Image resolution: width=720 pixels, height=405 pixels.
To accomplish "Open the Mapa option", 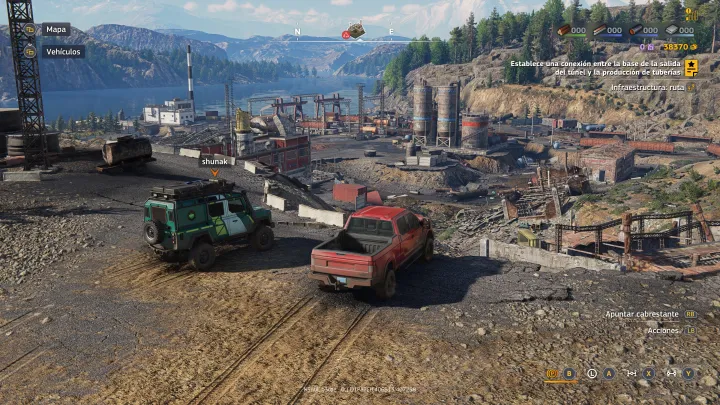I will click(x=55, y=29).
